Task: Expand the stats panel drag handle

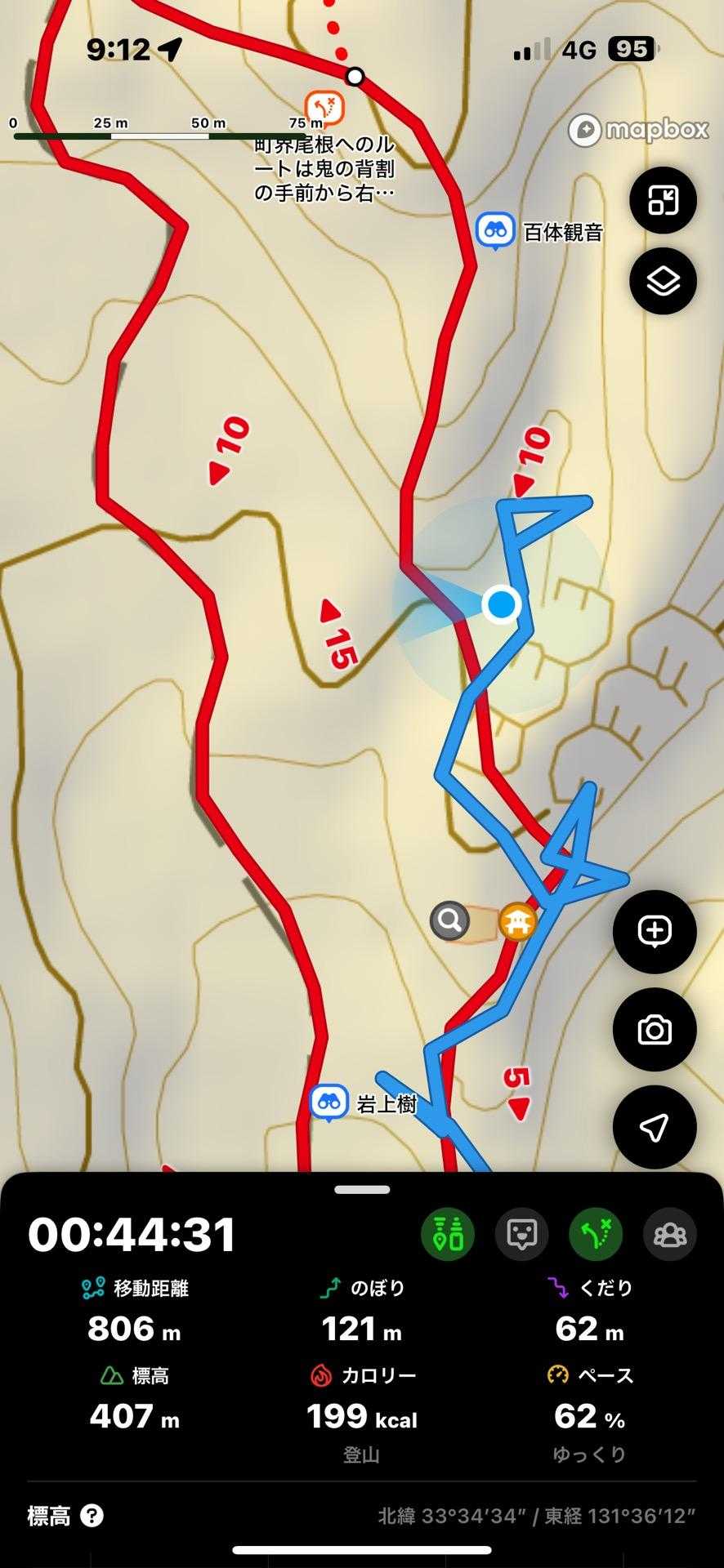Action: [x=362, y=1190]
